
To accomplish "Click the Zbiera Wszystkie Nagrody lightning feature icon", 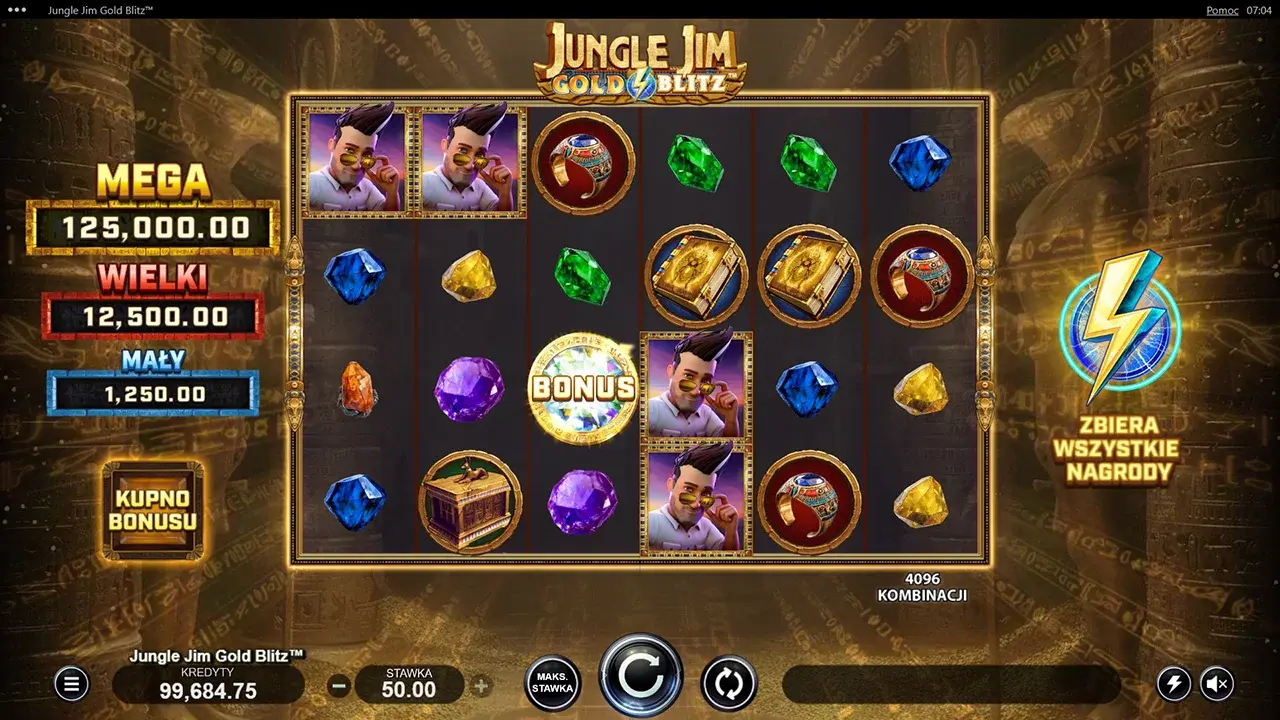I will 1117,330.
